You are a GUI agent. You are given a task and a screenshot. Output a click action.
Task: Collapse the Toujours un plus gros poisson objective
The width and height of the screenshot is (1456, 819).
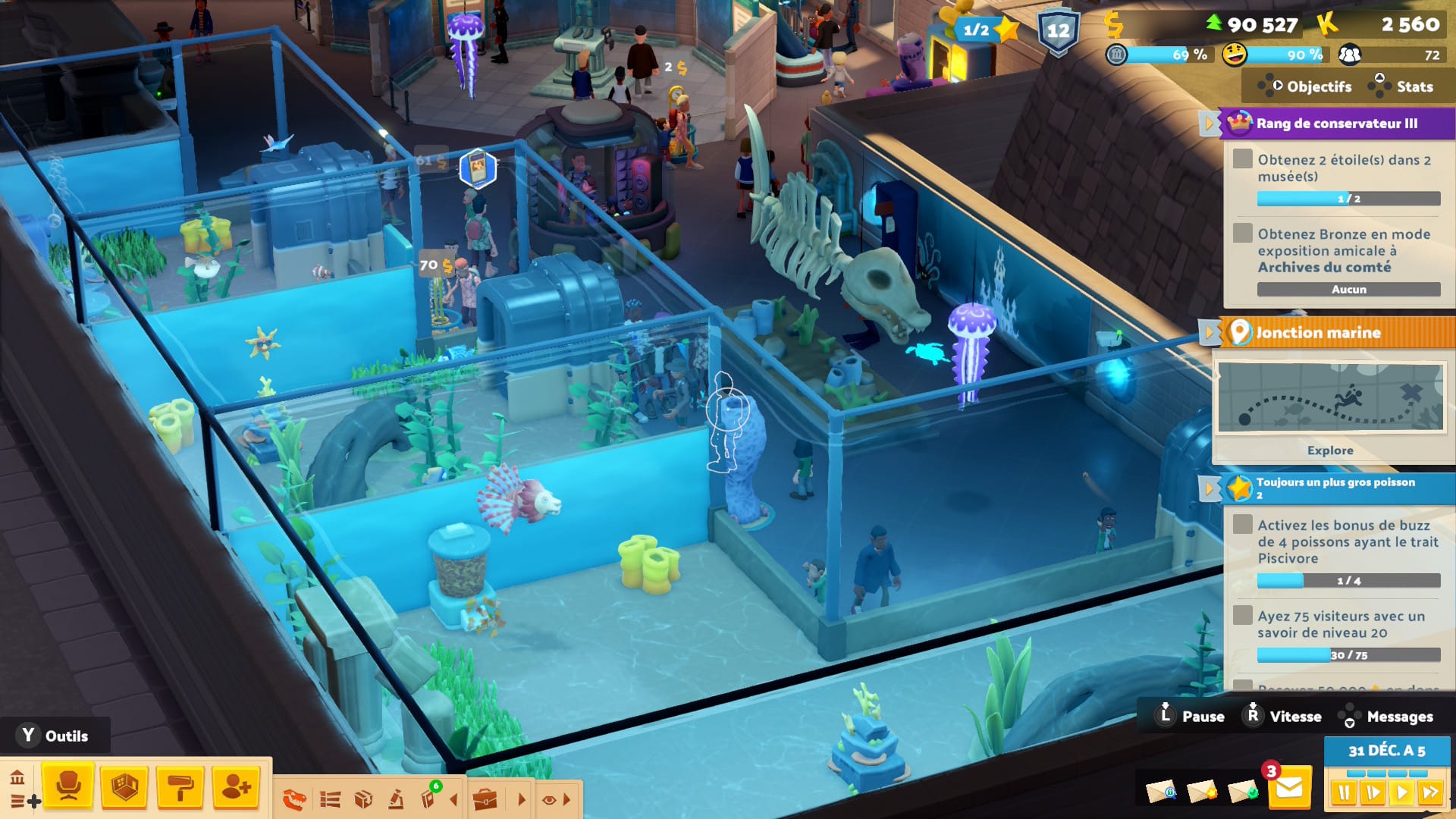[x=1210, y=488]
